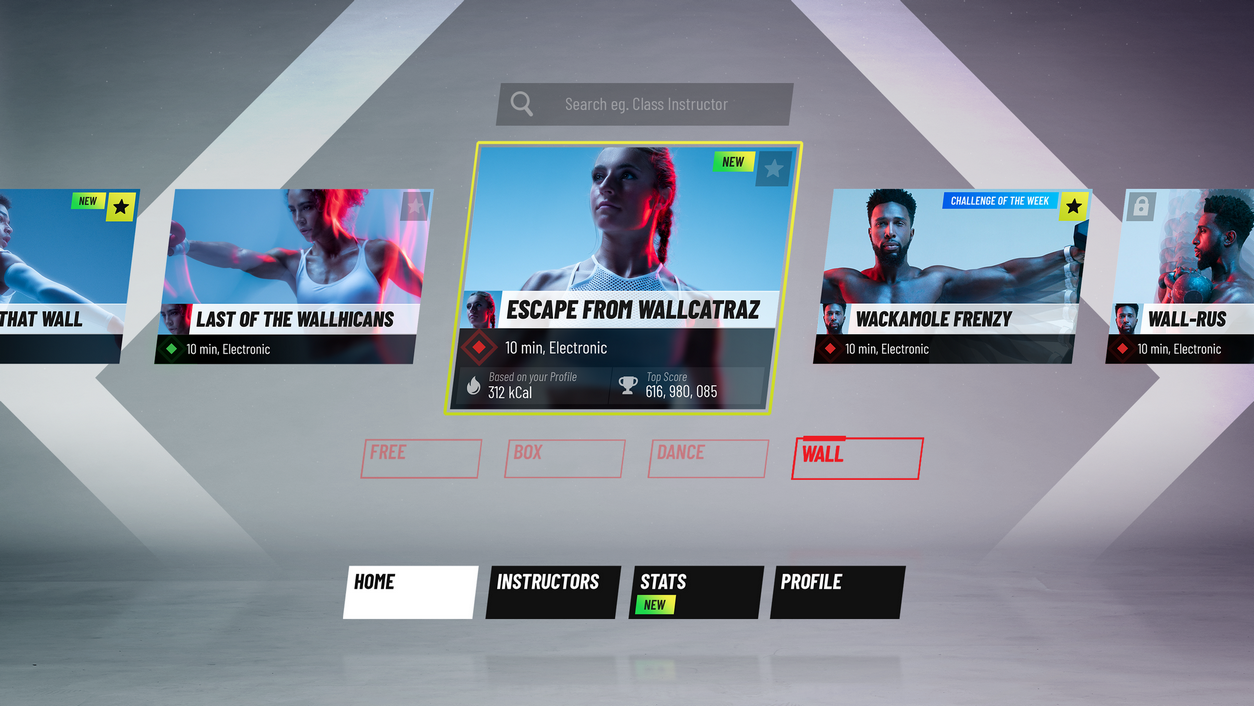The height and width of the screenshot is (706, 1254).
Task: Select the Wall category tab
Action: coord(856,458)
